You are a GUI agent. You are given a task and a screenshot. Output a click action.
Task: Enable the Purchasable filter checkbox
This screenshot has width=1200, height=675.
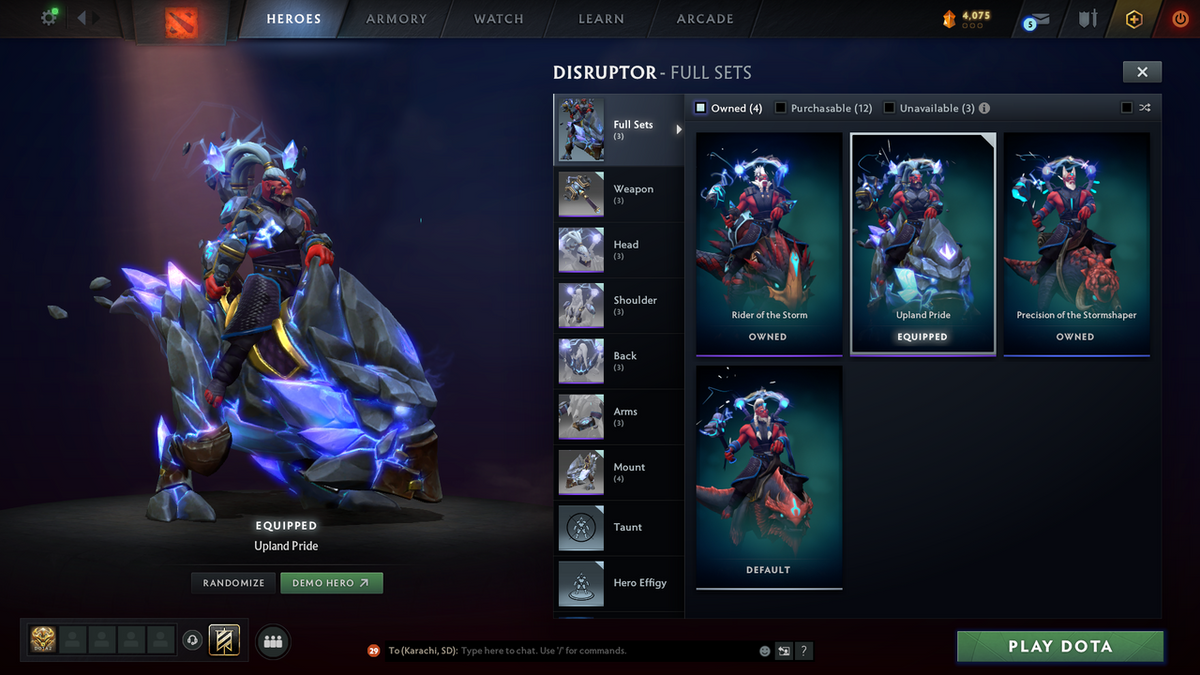point(781,108)
